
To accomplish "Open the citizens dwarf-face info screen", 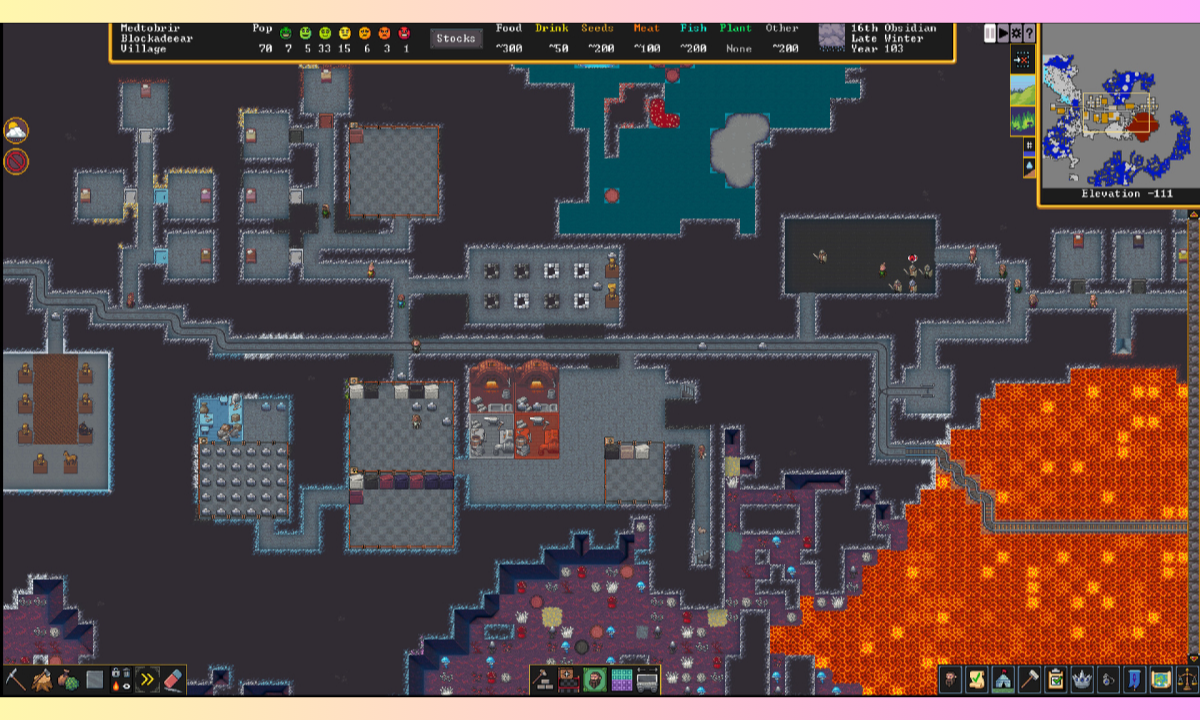I will (950, 680).
